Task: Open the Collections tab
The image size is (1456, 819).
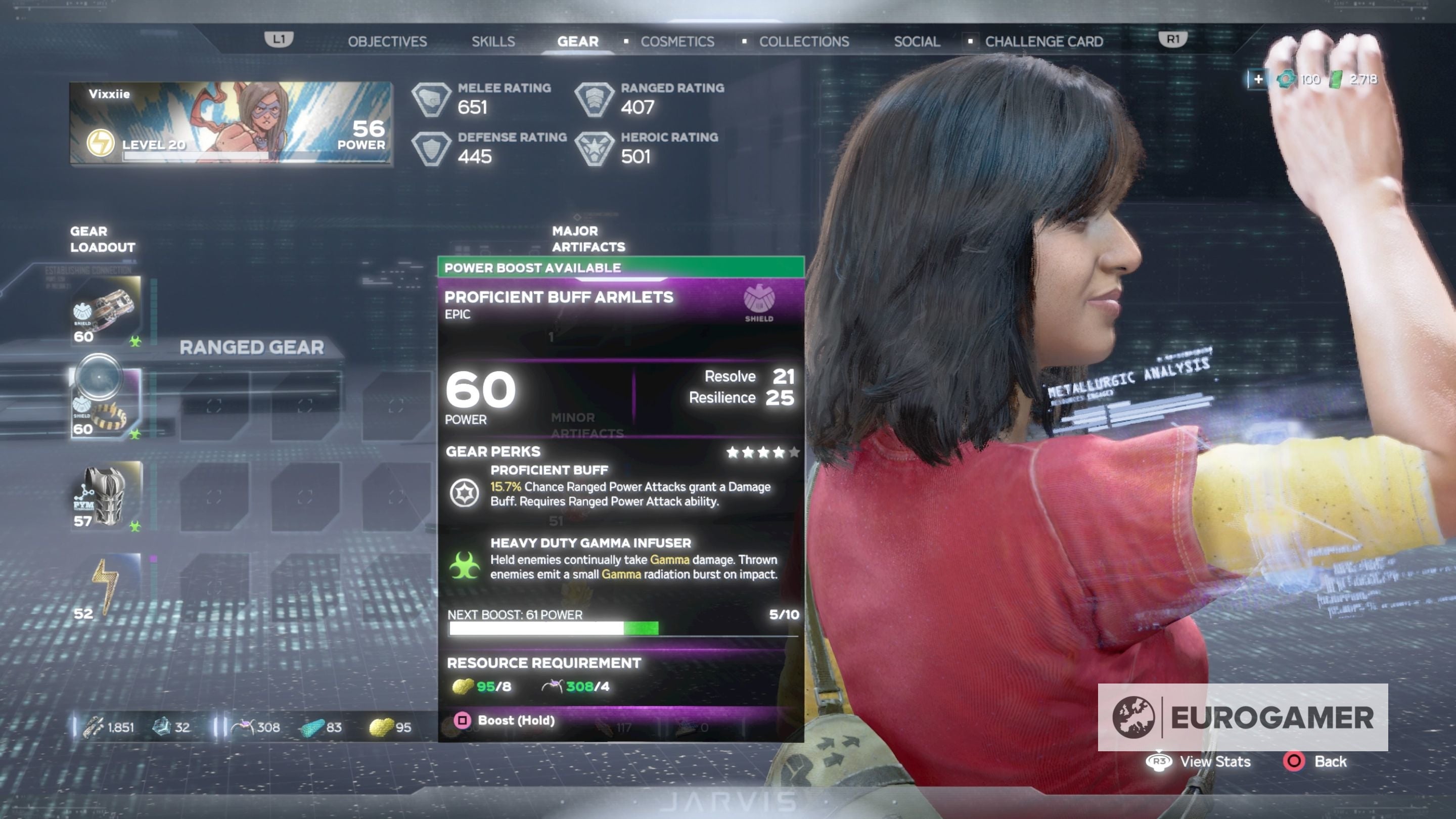Action: 804,41
